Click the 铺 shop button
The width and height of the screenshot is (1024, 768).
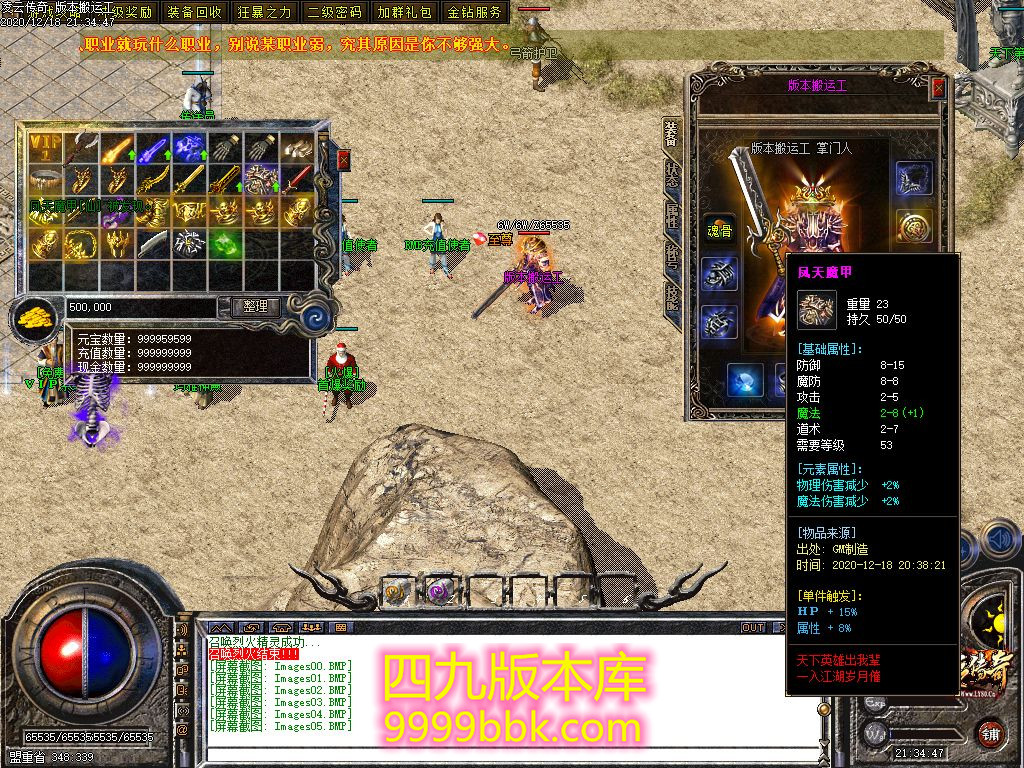click(989, 732)
